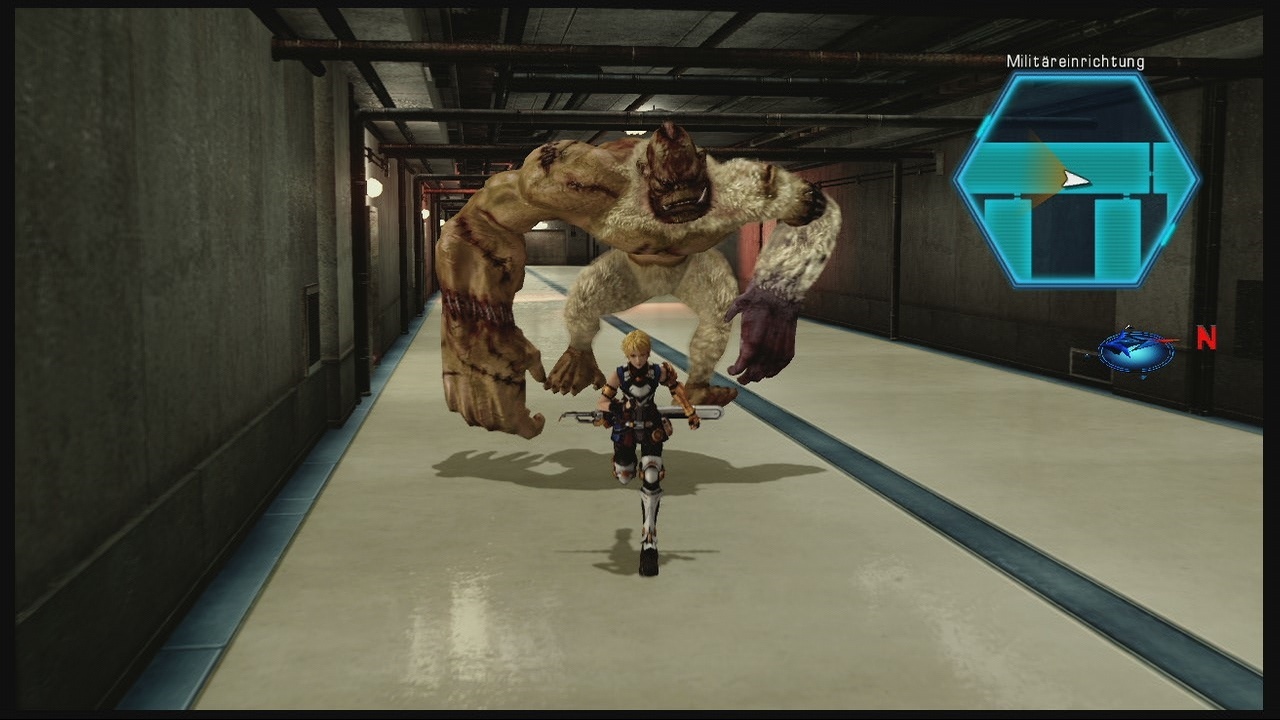Screen dimensions: 1280x720
Task: Click the Militäreinrichtung location label
Action: 1076,61
